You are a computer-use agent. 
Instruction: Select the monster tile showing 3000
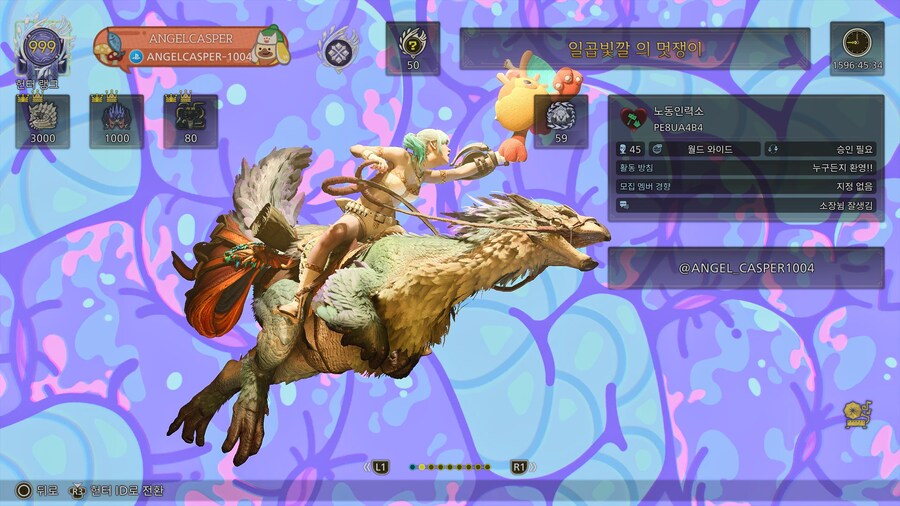pos(43,121)
